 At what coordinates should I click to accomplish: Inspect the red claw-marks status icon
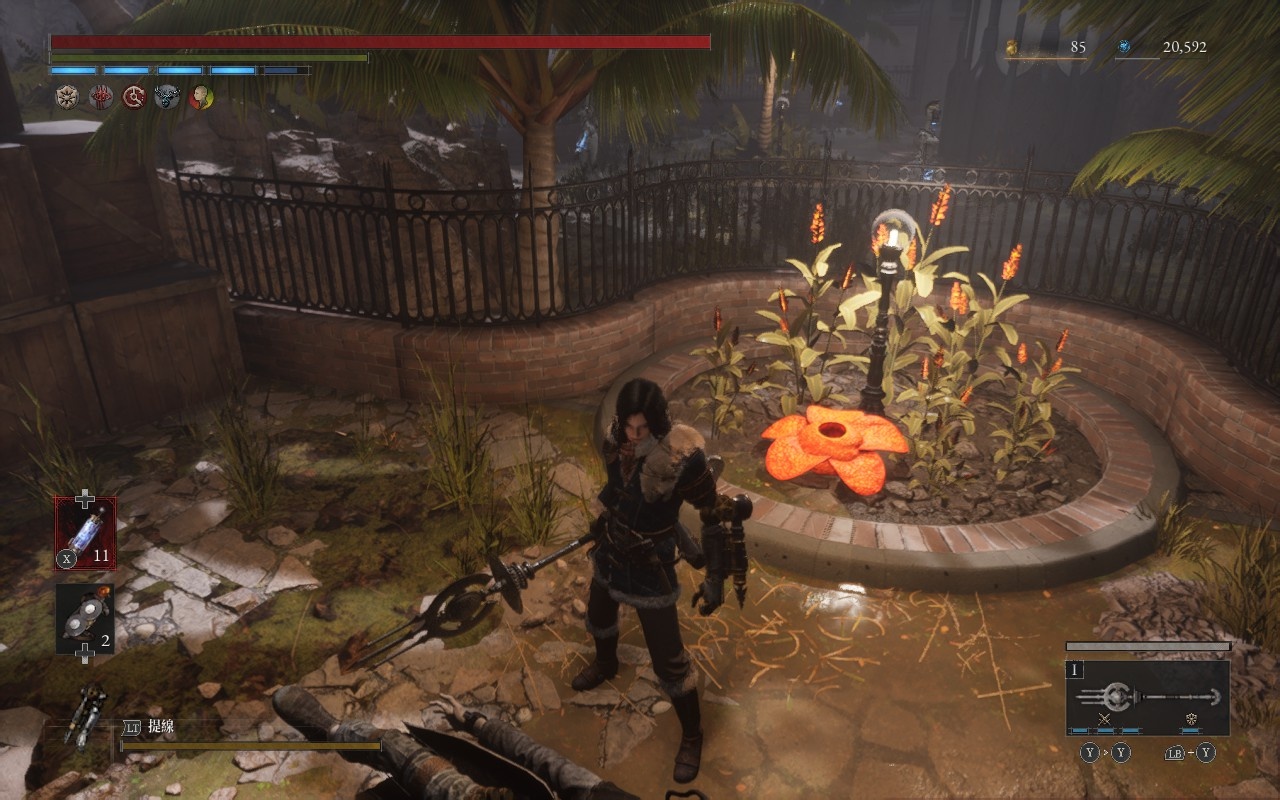(x=101, y=97)
